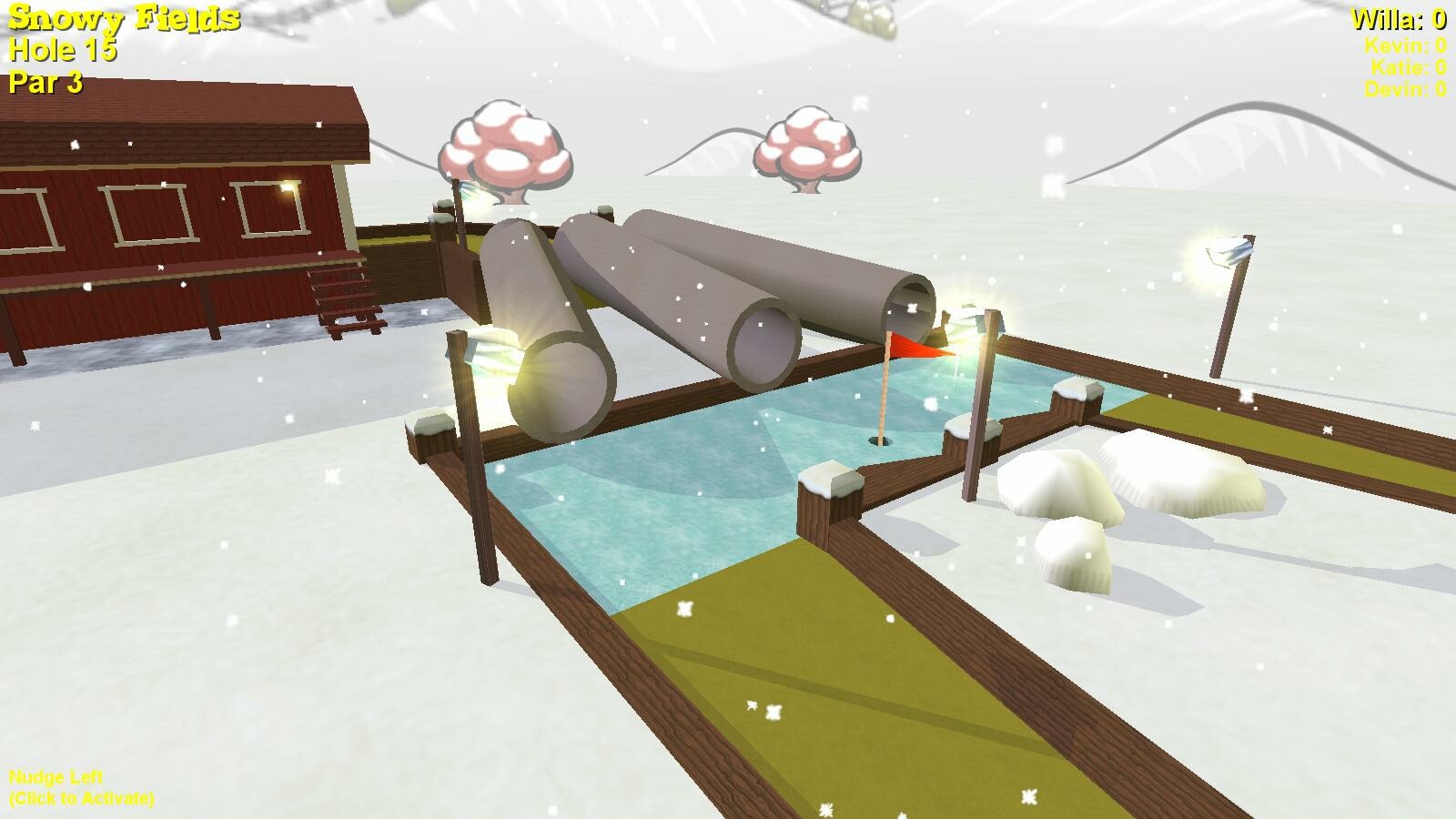Select Kevin's score in the scoreboard
Viewport: 1456px width, 819px height.
[1406, 45]
